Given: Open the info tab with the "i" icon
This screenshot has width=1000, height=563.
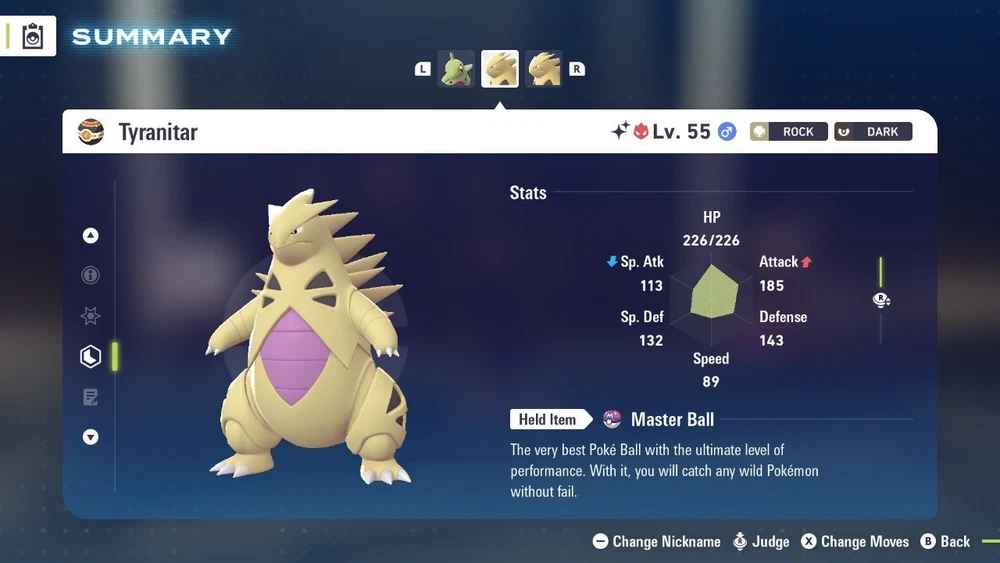Looking at the screenshot, I should pyautogui.click(x=91, y=275).
